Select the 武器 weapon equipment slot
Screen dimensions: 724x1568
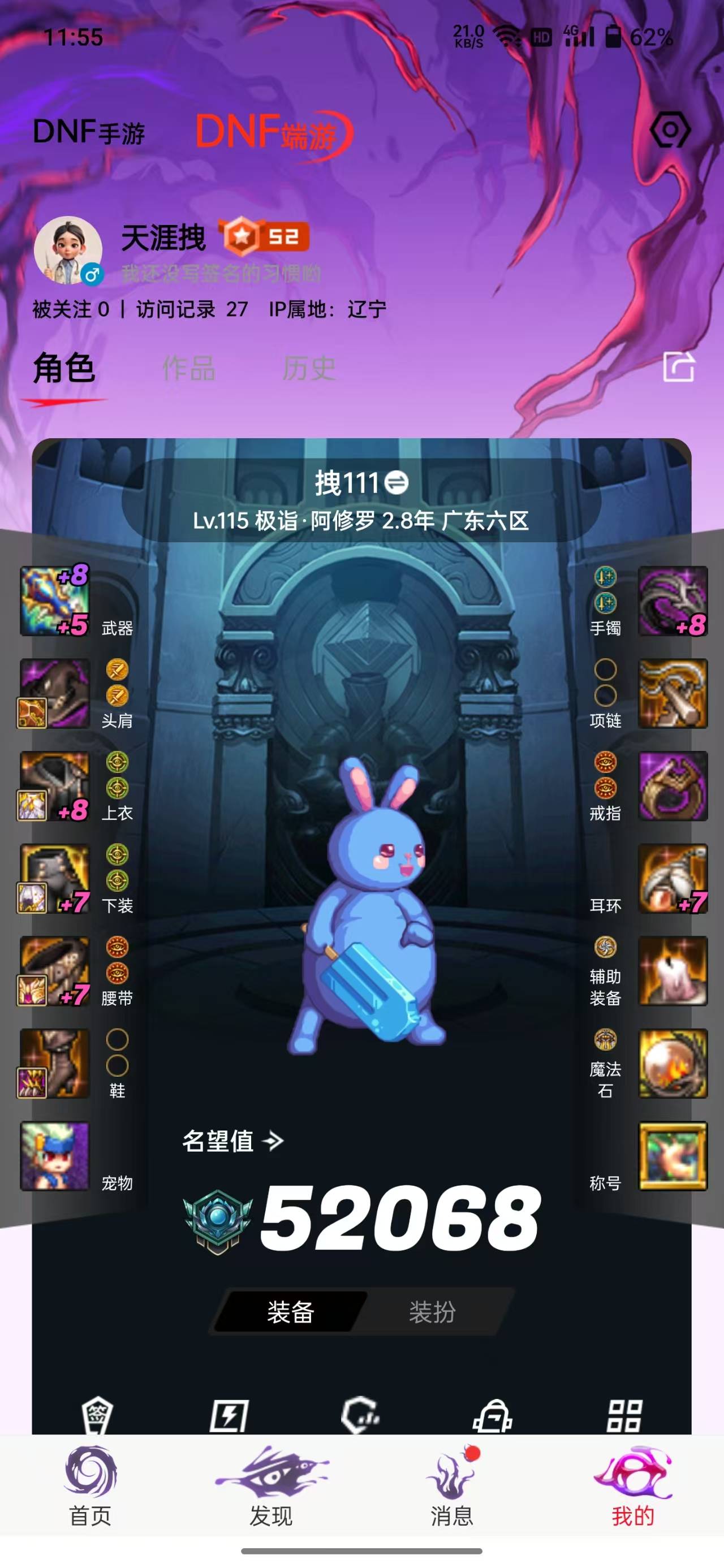click(55, 599)
